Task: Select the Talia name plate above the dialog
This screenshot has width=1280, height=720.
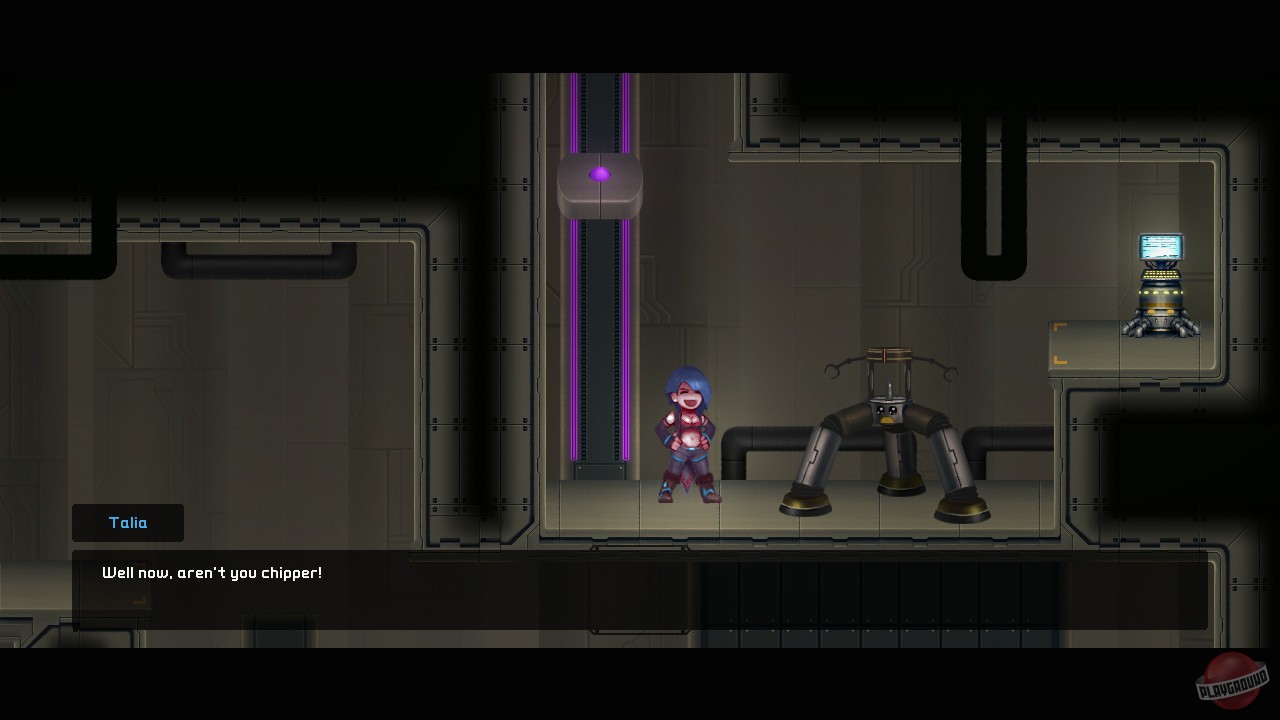Action: pos(127,522)
